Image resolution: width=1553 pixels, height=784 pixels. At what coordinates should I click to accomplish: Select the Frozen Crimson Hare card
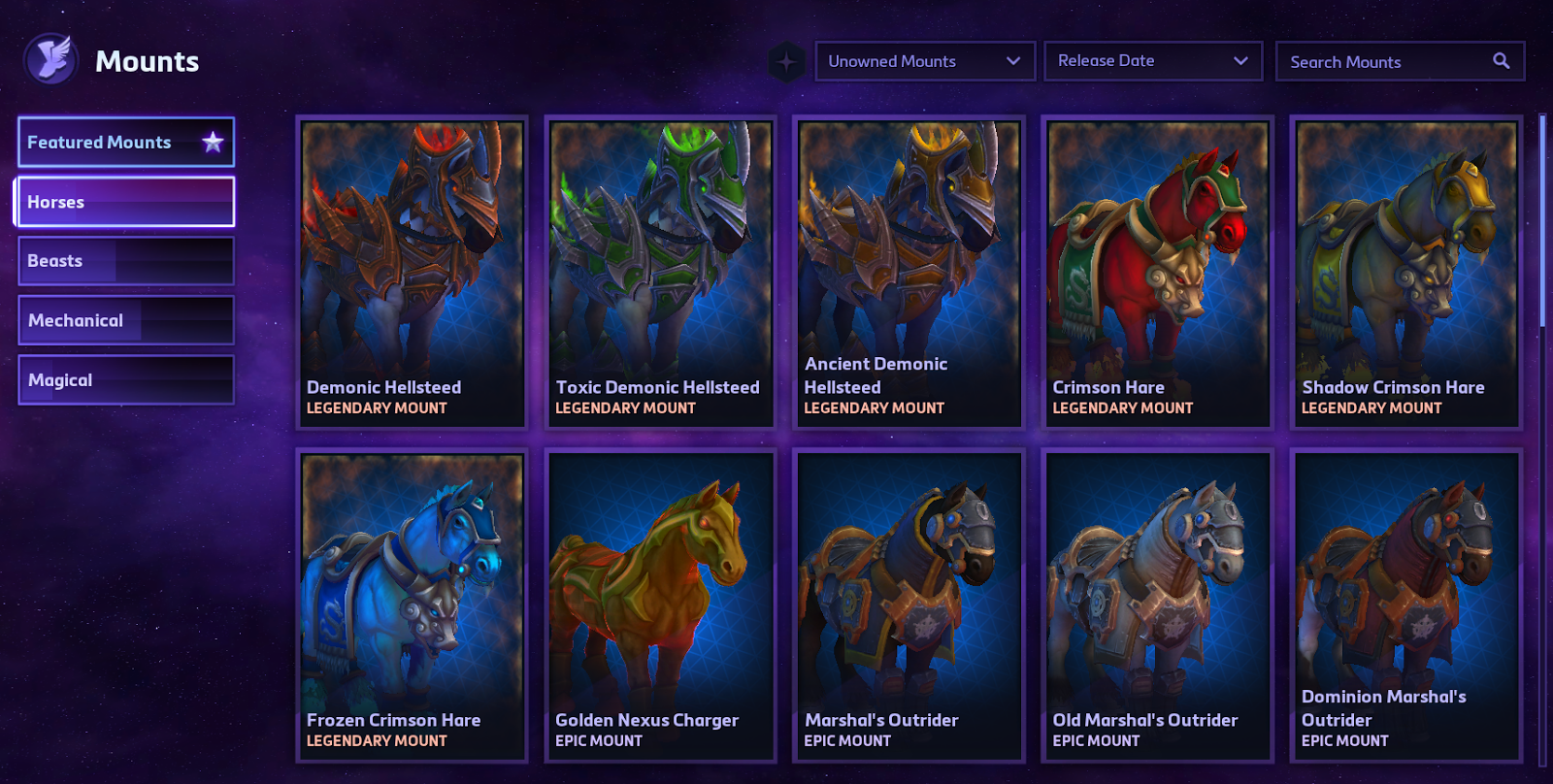click(412, 604)
